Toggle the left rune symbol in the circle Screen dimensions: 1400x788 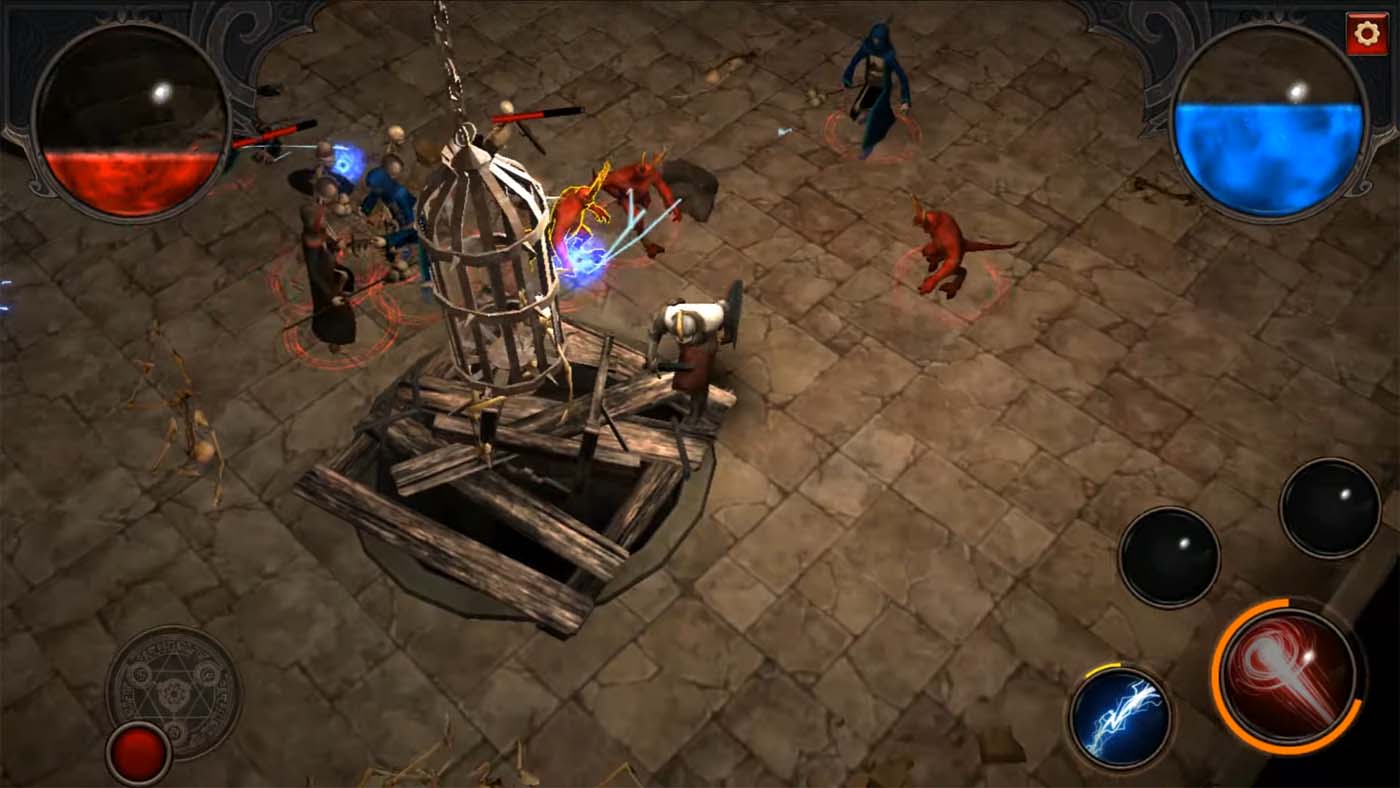139,674
